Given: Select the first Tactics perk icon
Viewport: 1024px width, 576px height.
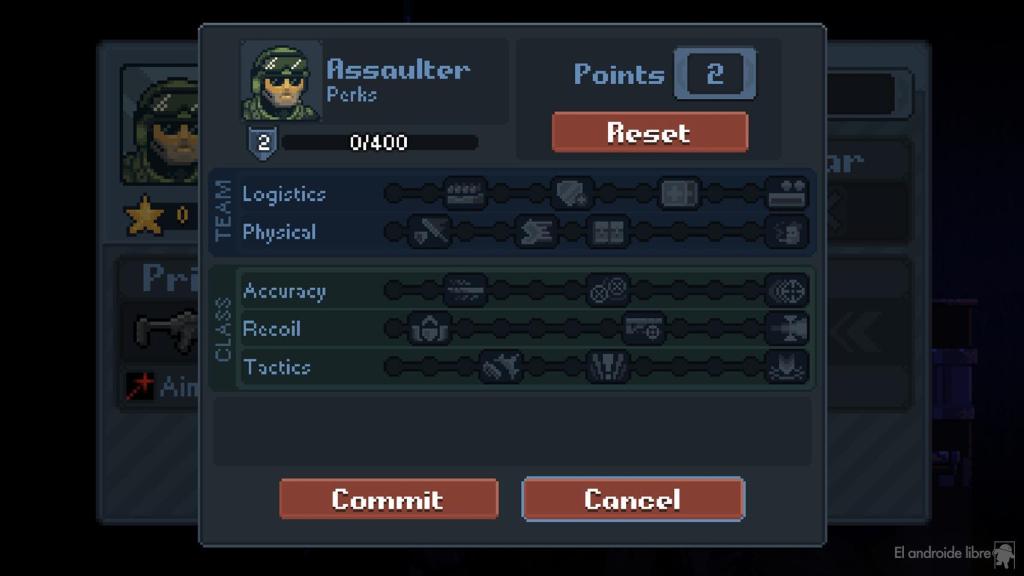Looking at the screenshot, I should pos(501,367).
